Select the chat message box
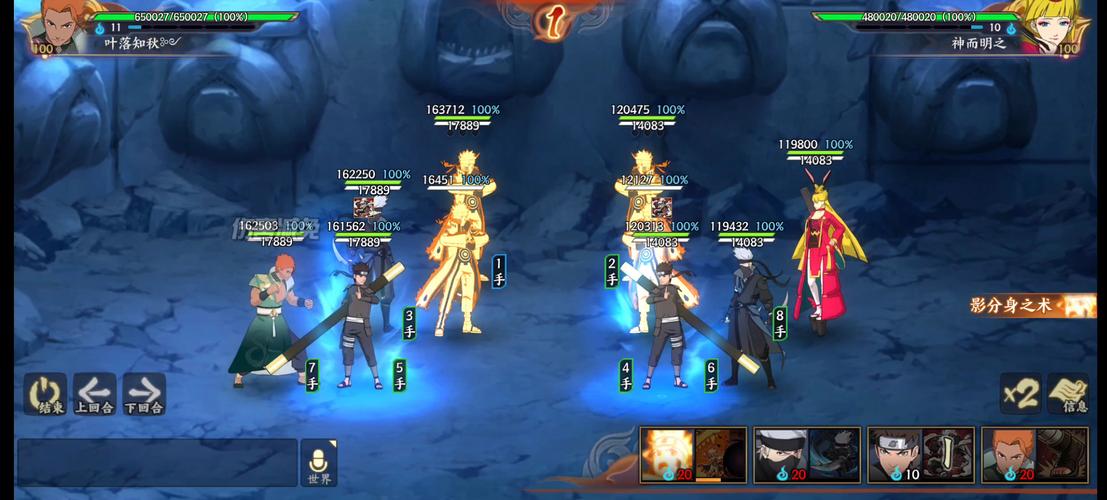 (157, 462)
